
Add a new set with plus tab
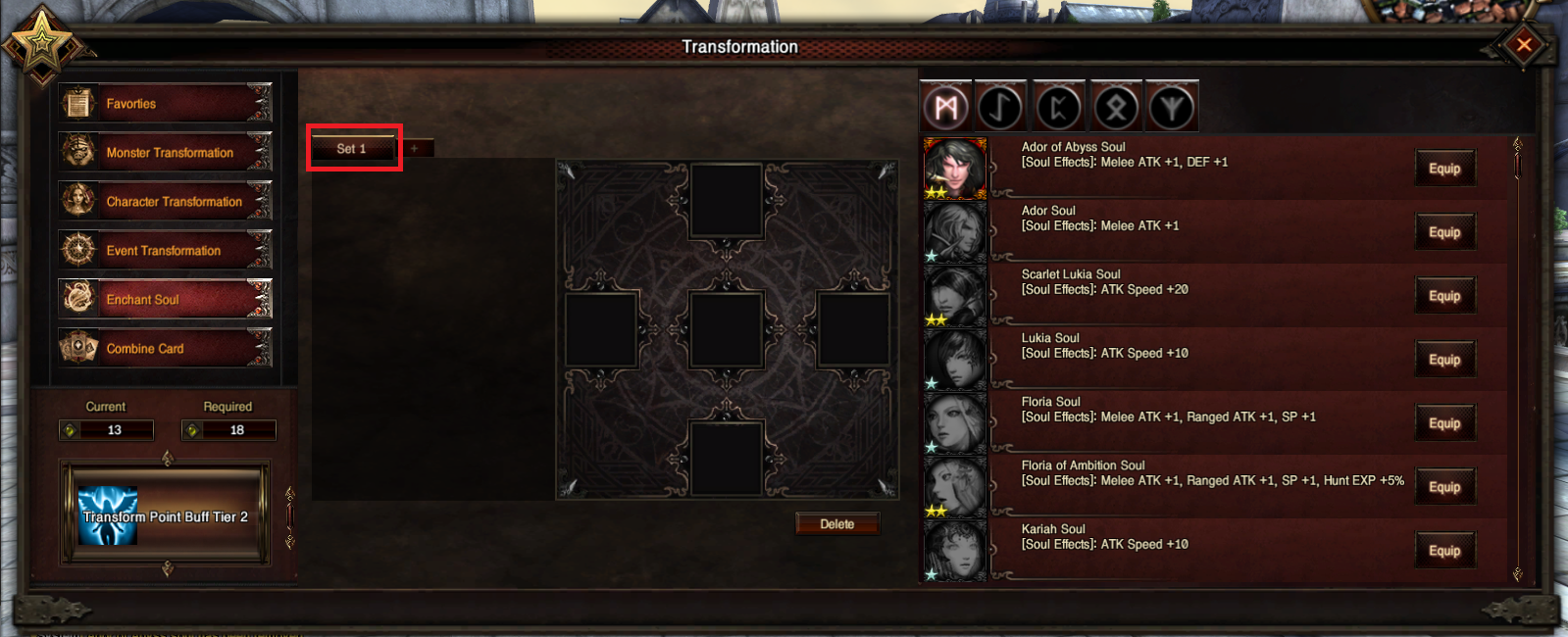pyautogui.click(x=415, y=149)
